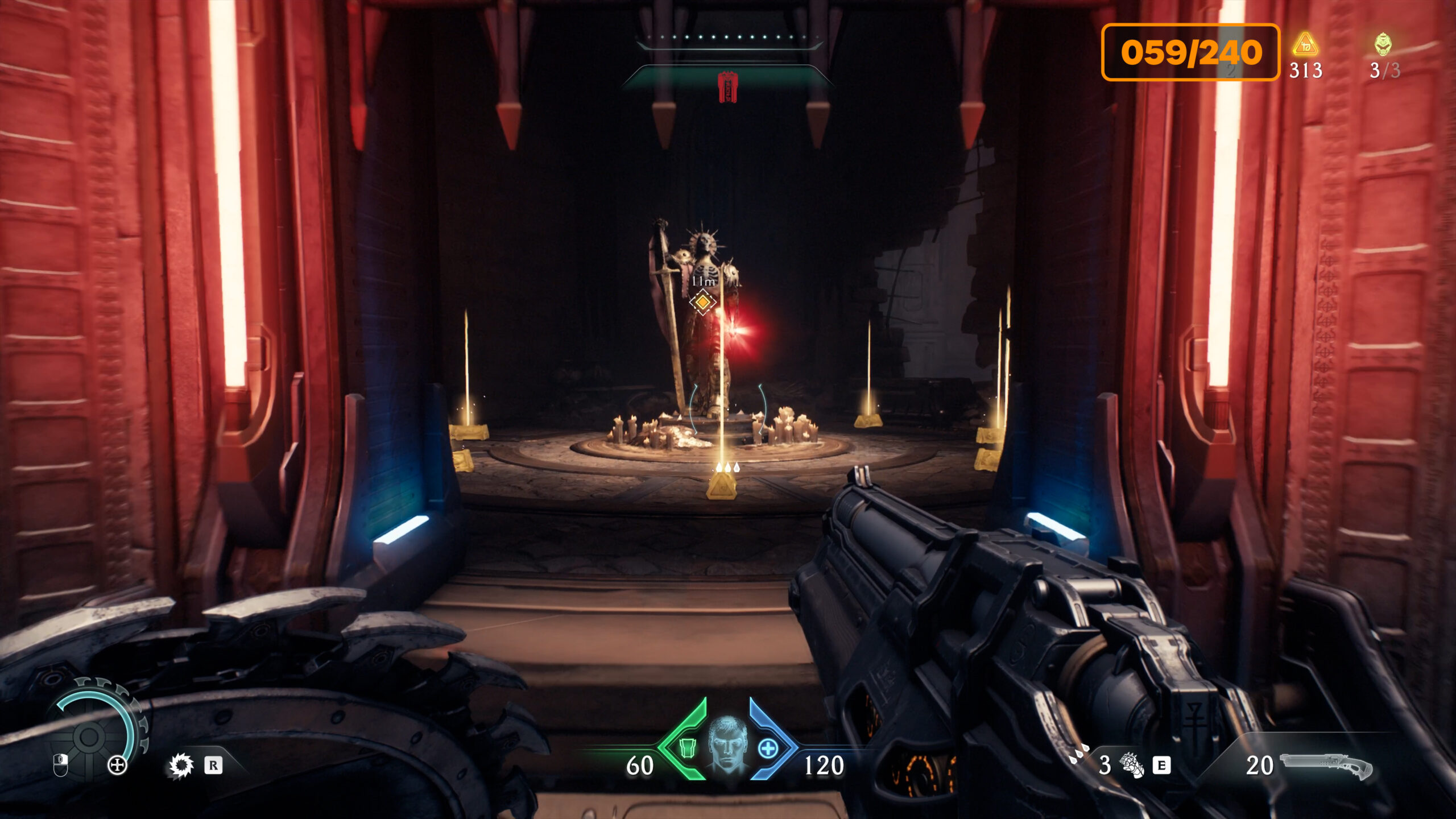This screenshot has height=819, width=1456.
Task: Select the shotgun weapon icon
Action: coord(1326,765)
